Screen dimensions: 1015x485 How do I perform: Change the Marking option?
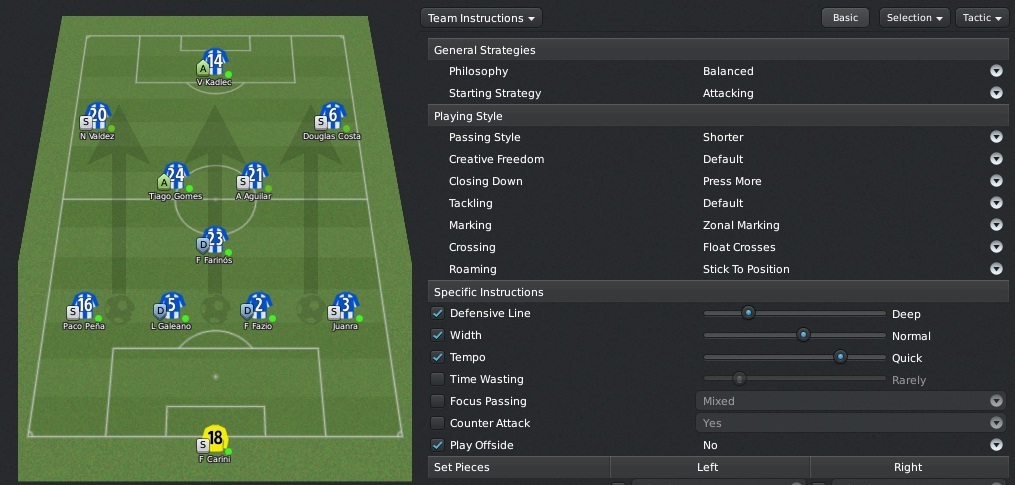[x=996, y=225]
